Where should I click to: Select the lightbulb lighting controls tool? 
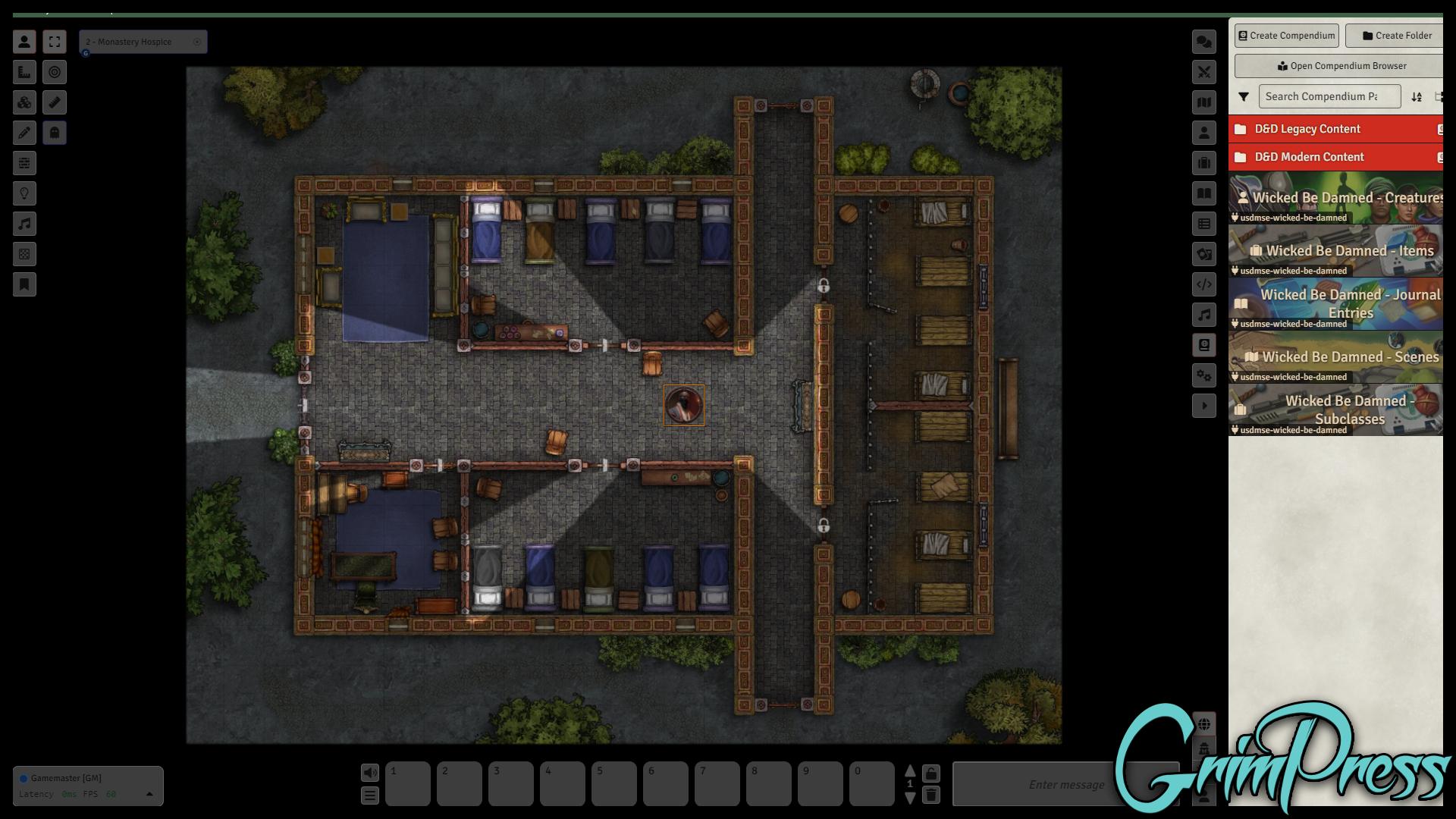tap(24, 193)
